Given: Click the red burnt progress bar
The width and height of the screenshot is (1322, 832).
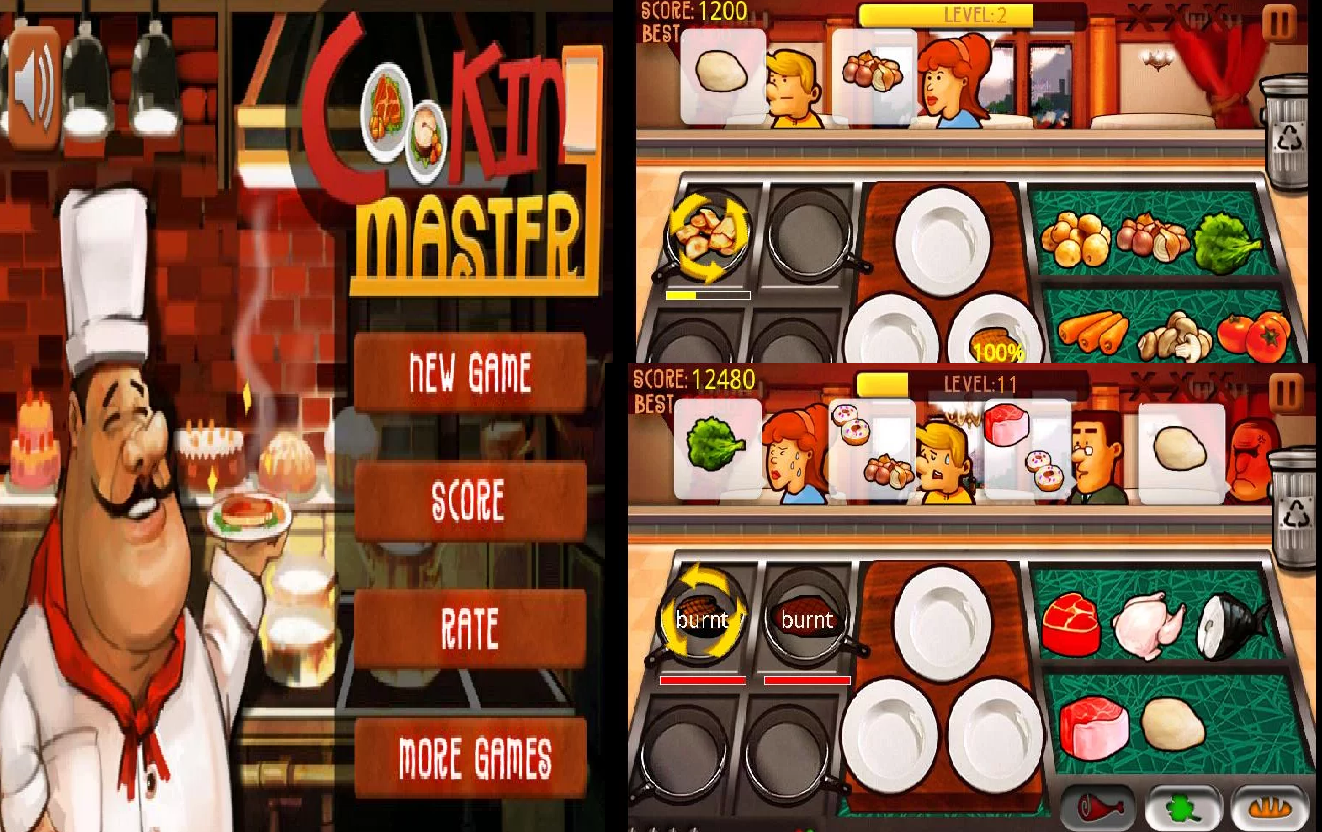Looking at the screenshot, I should (700, 678).
